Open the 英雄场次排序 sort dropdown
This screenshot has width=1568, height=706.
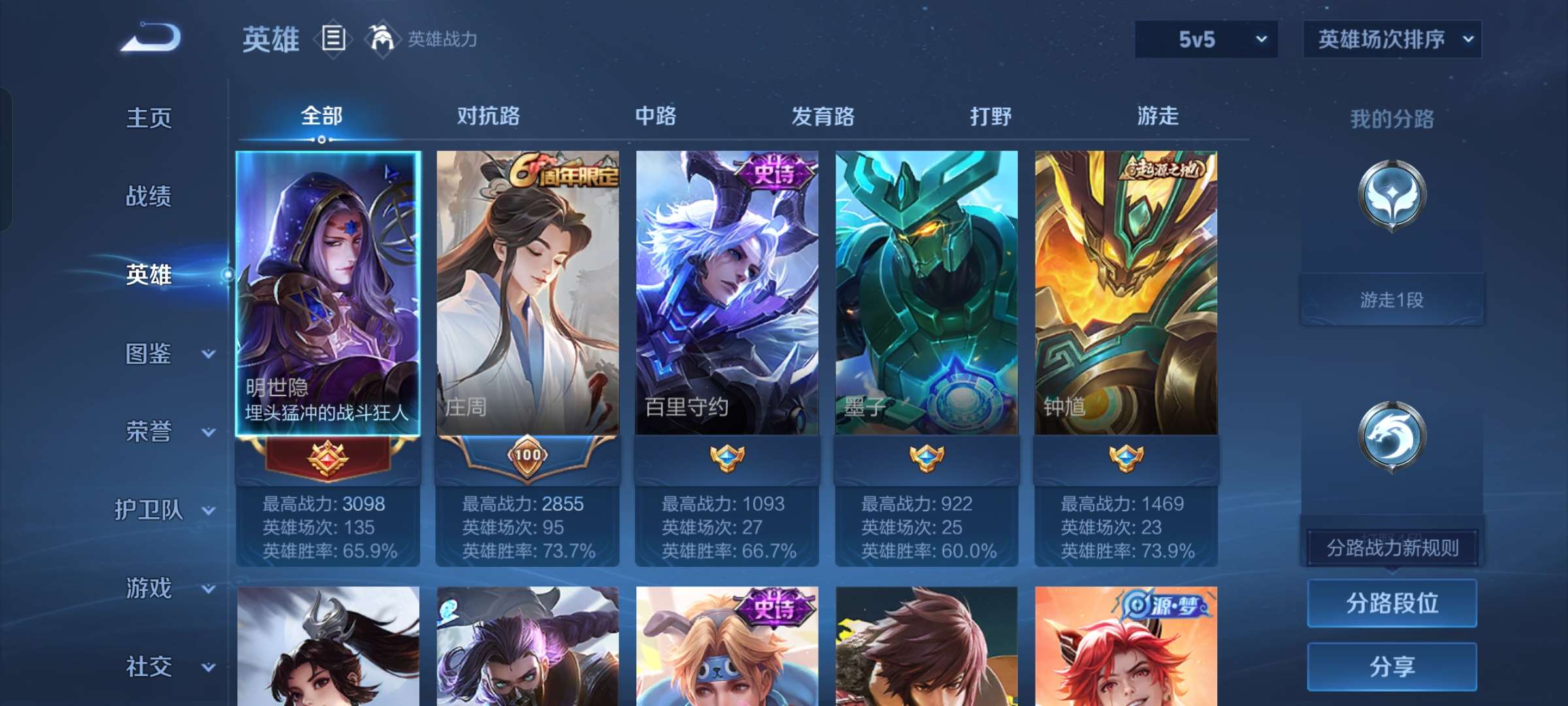coord(1392,39)
